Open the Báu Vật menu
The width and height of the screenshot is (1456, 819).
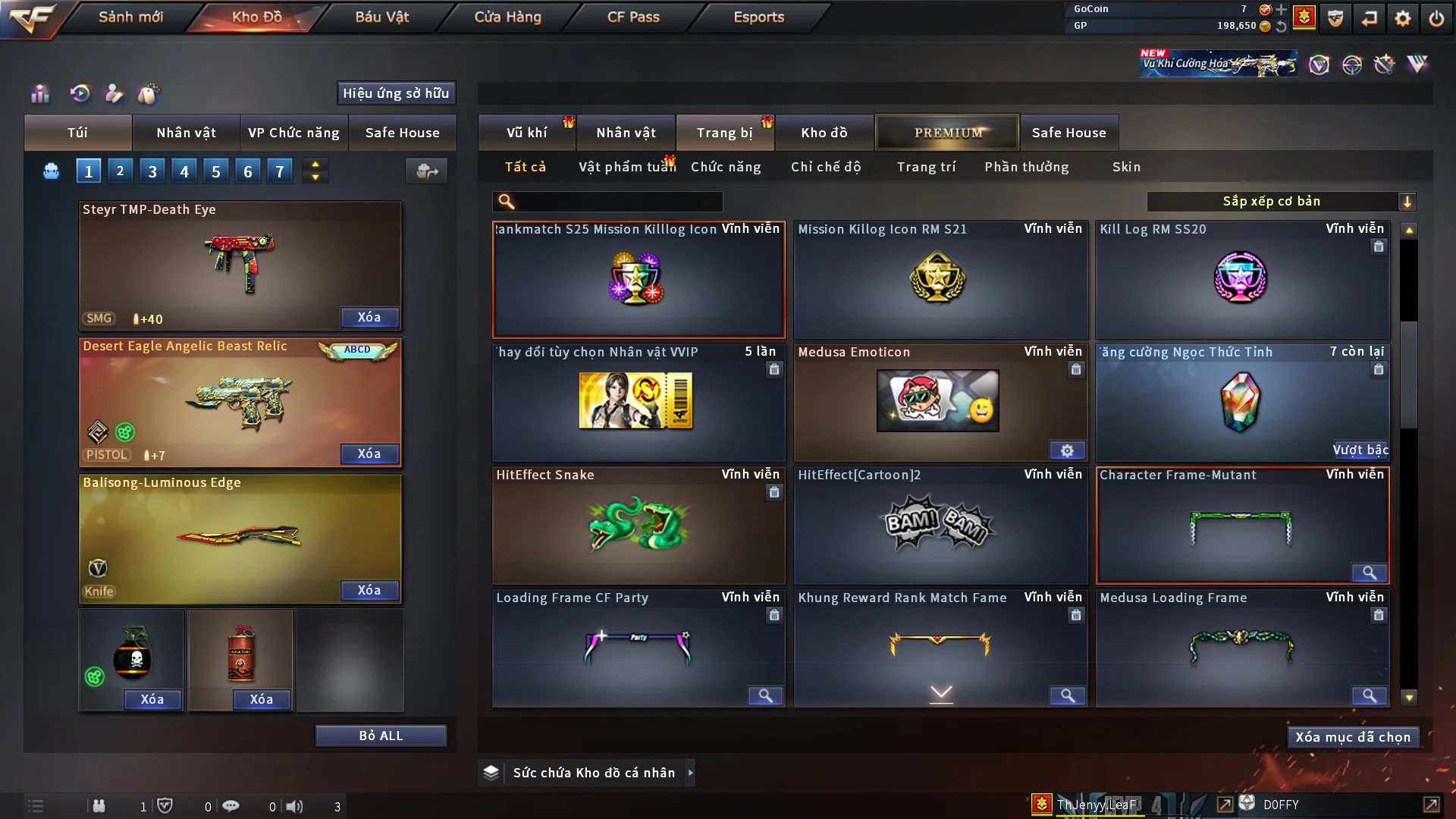tap(381, 17)
